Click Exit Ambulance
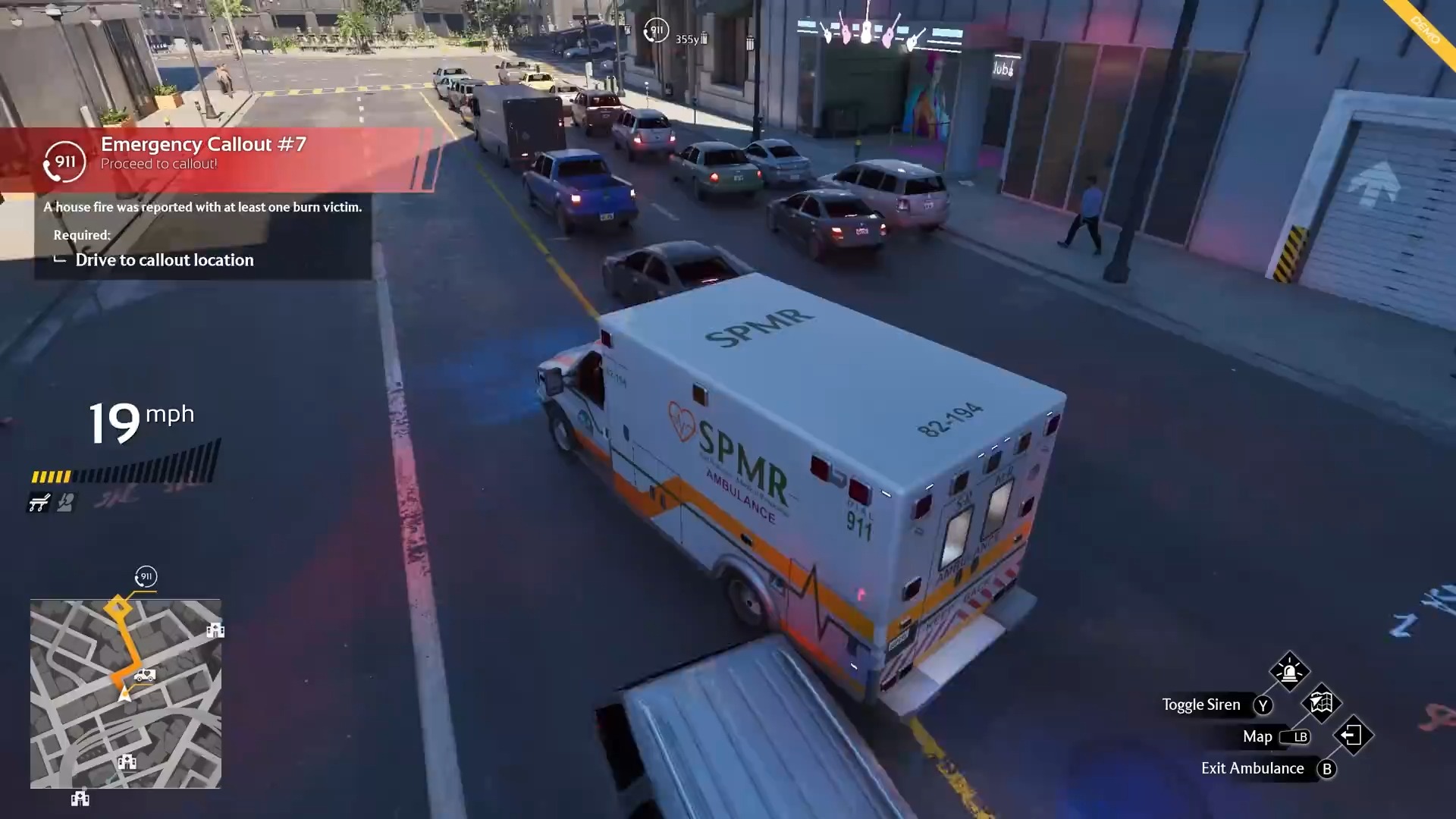Viewport: 1456px width, 819px height. (x=1253, y=767)
